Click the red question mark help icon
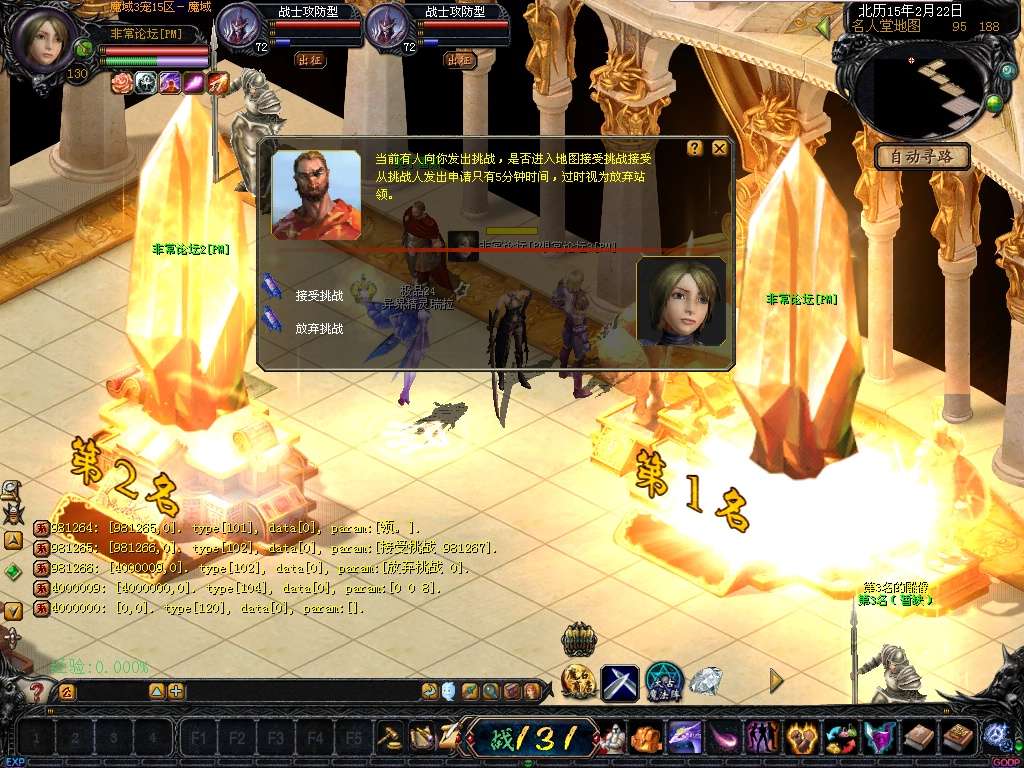Image resolution: width=1024 pixels, height=768 pixels. (37, 691)
